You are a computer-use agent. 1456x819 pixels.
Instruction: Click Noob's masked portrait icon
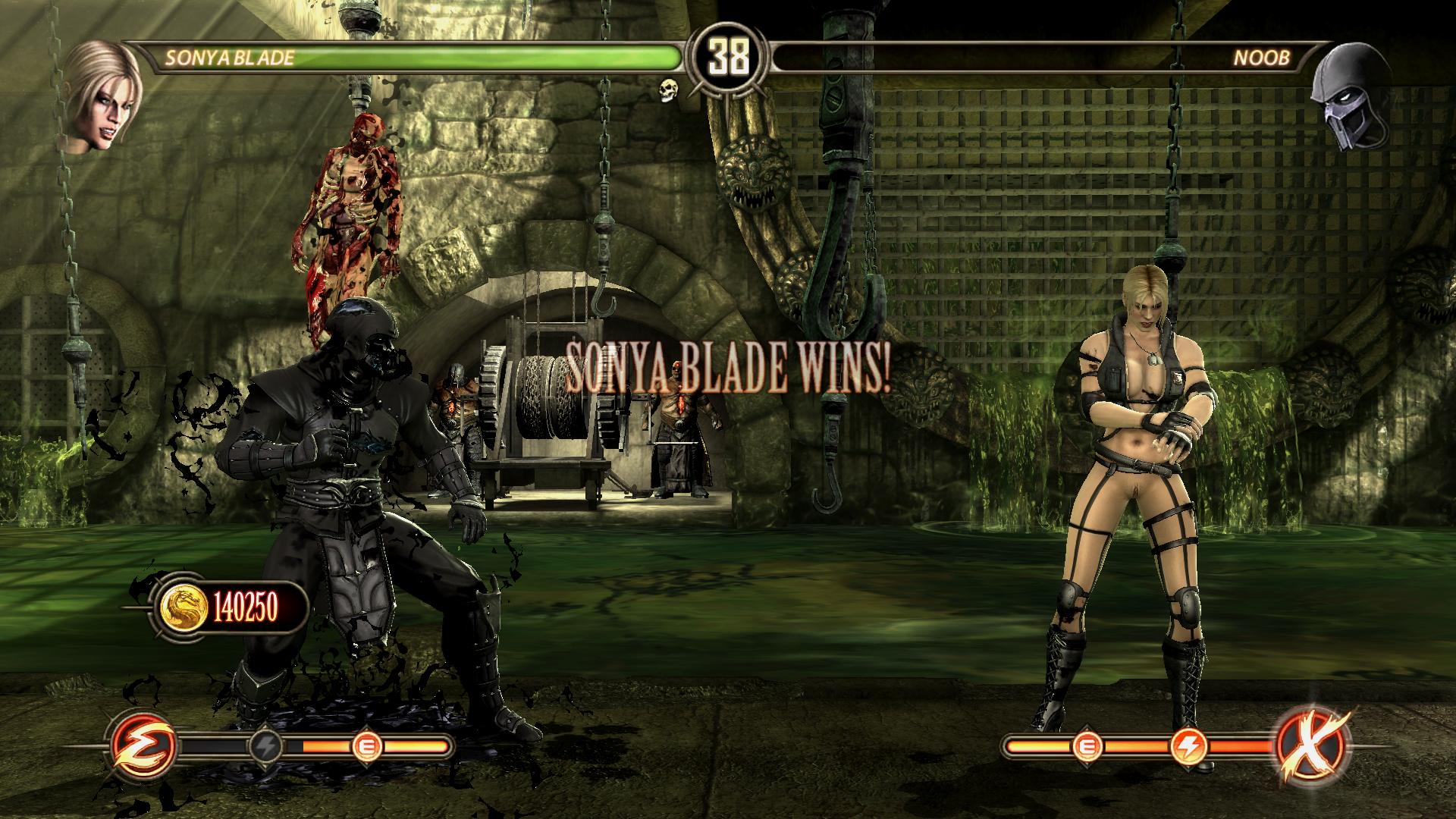(x=1351, y=96)
